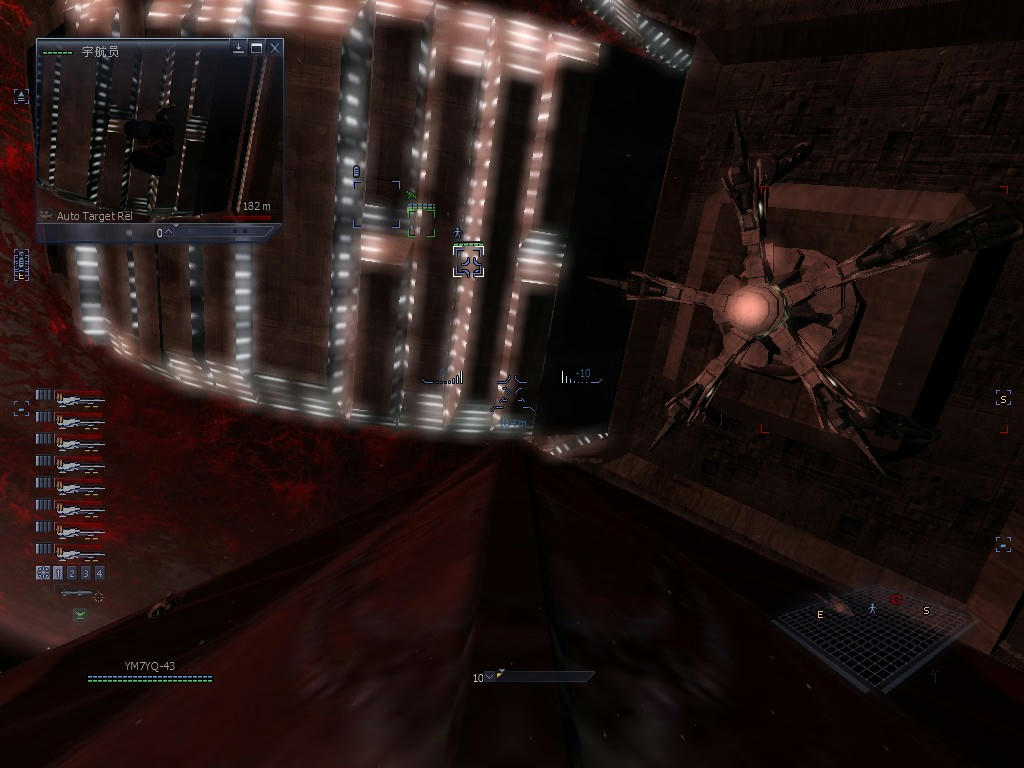The width and height of the screenshot is (1024, 768).
Task: Switch to weapon group 3
Action: click(86, 573)
